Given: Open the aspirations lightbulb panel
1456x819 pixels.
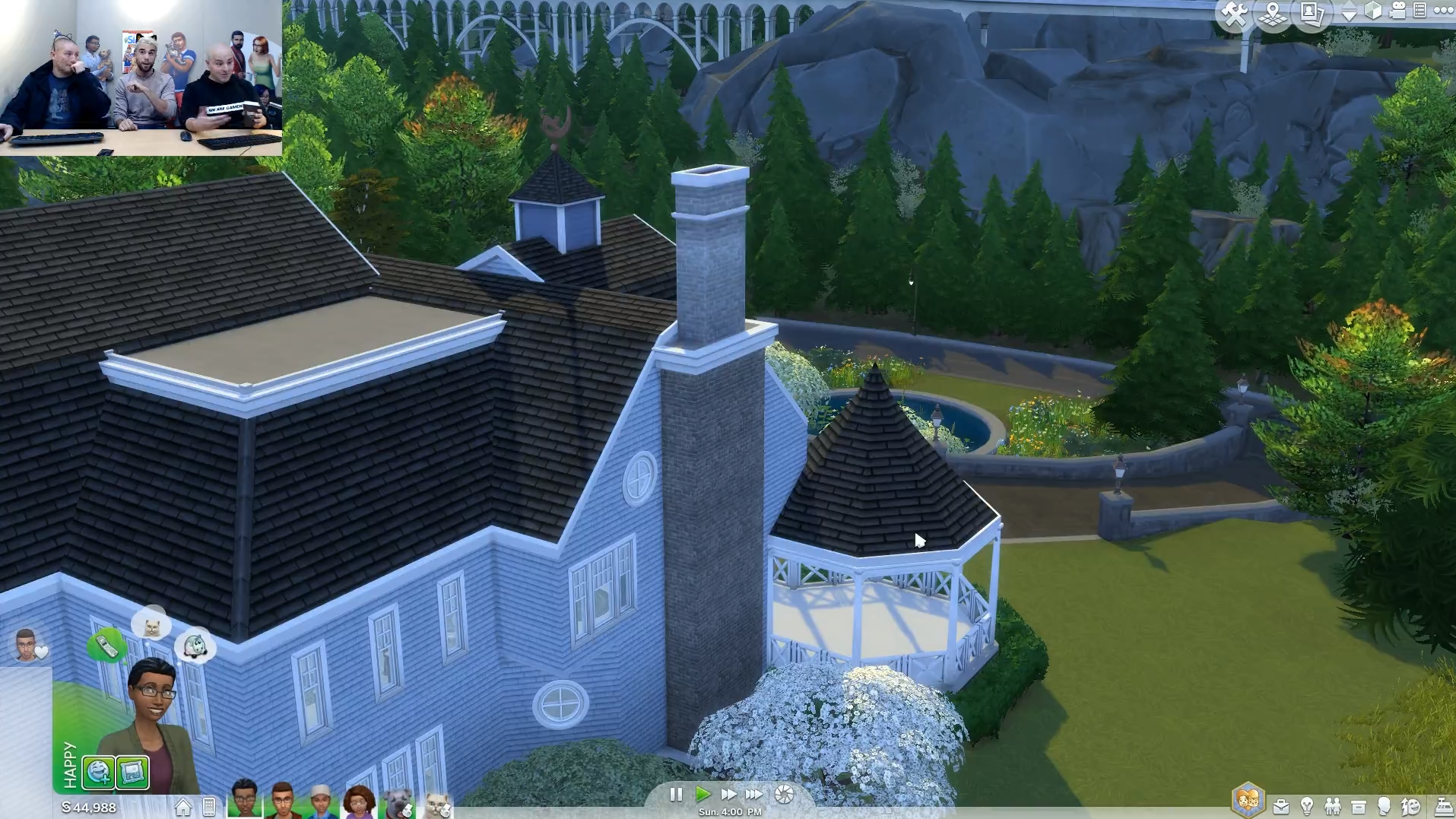Looking at the screenshot, I should tap(1307, 806).
